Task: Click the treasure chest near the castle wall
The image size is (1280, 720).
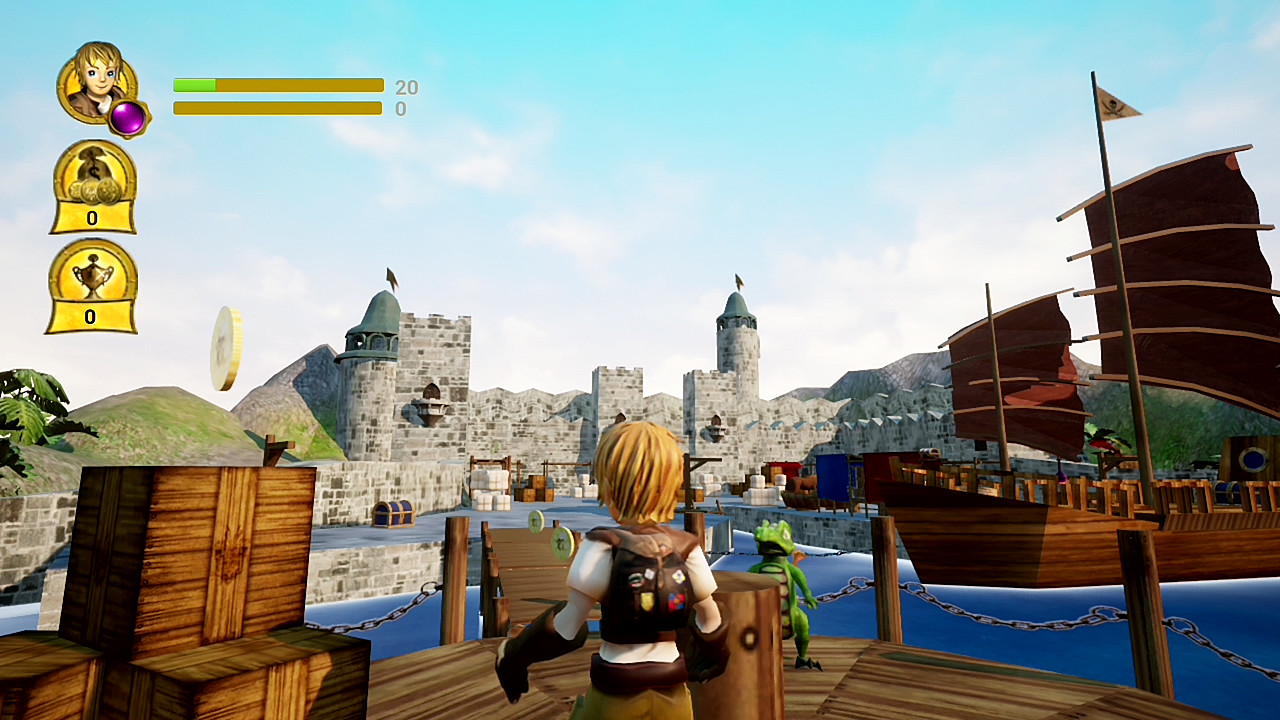Action: 393,513
